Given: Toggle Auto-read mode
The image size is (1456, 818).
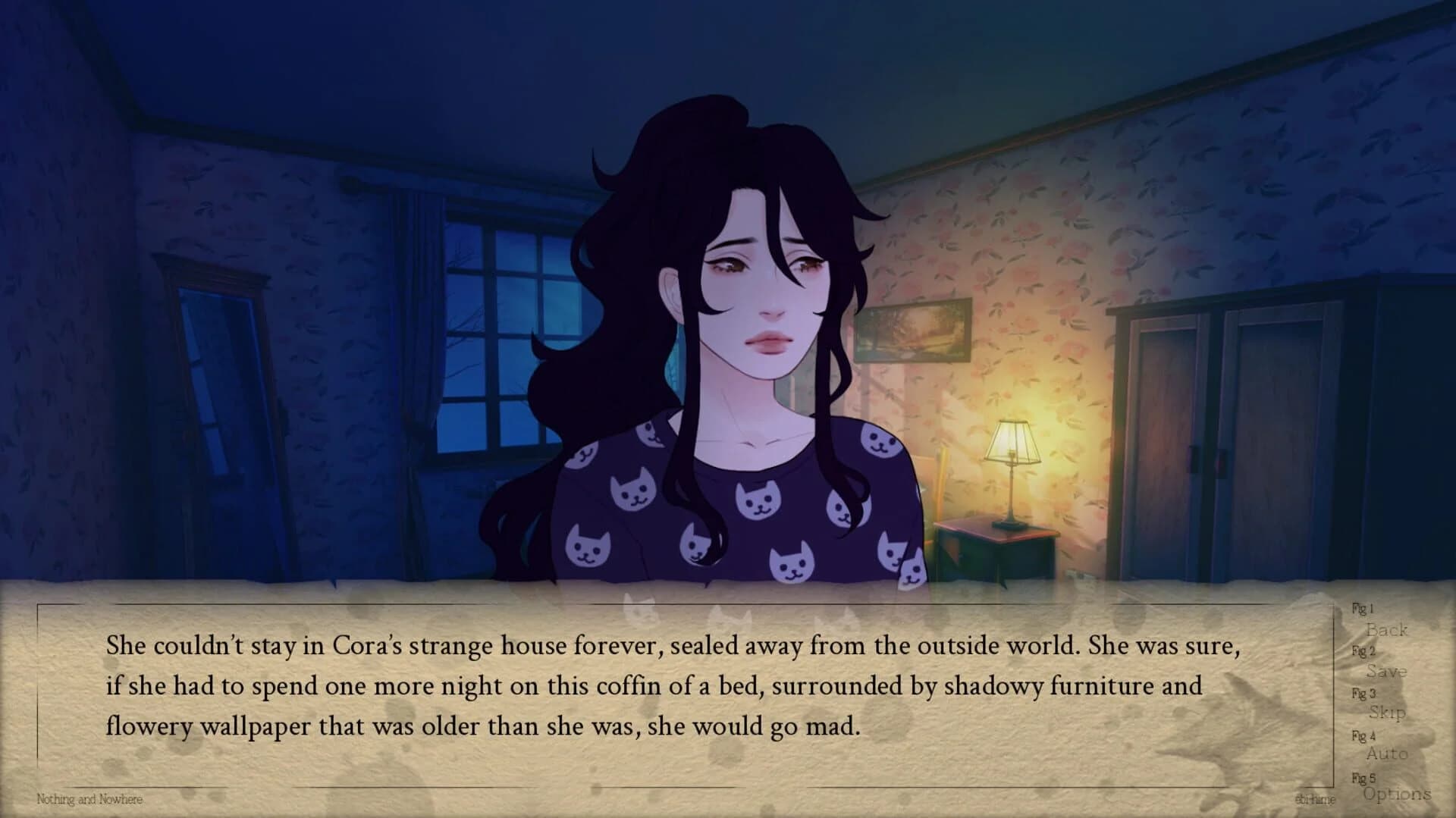Looking at the screenshot, I should (1389, 754).
